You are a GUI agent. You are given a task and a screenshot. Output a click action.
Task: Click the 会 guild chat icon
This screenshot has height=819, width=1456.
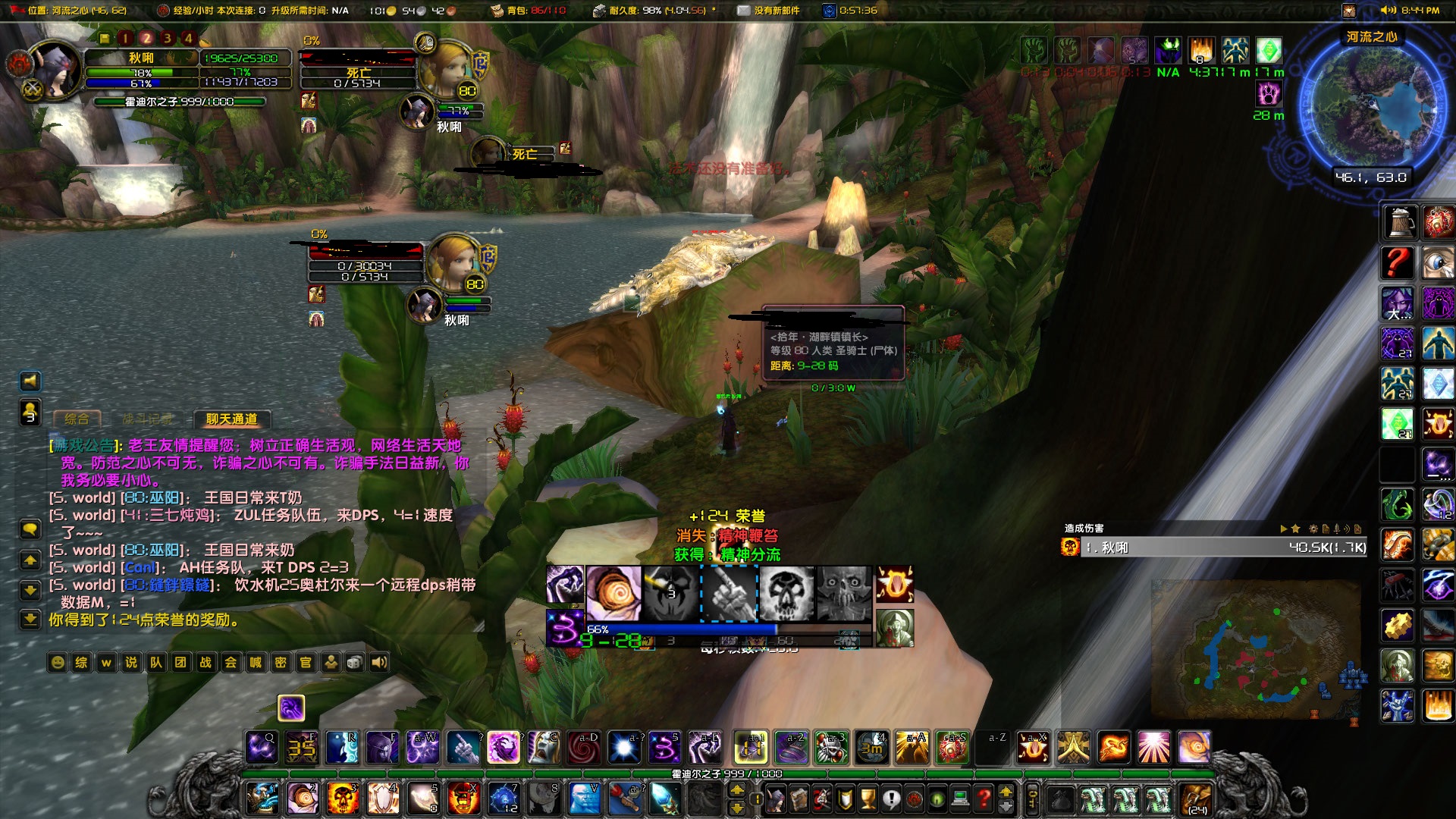[231, 662]
